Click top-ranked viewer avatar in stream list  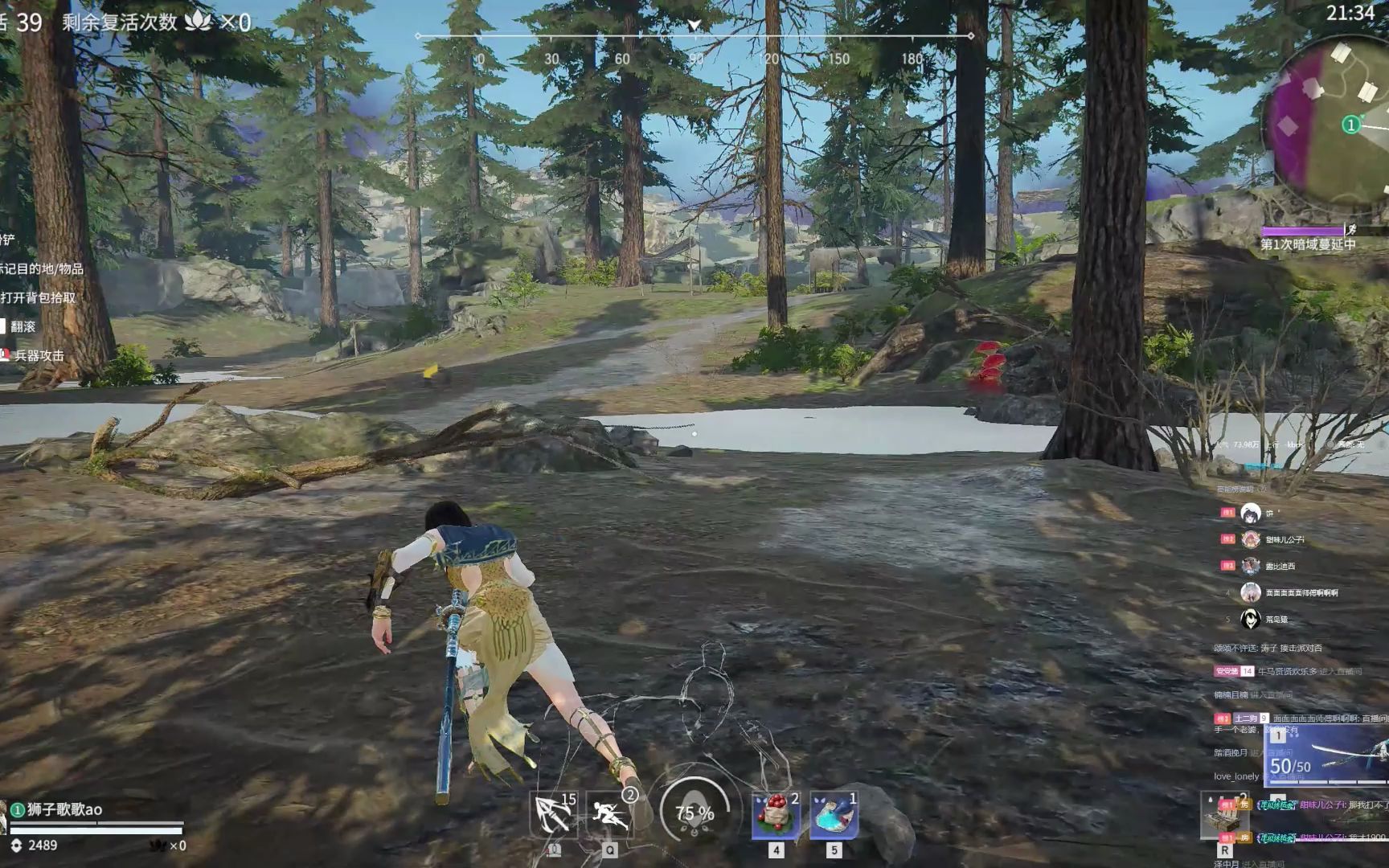[1250, 513]
